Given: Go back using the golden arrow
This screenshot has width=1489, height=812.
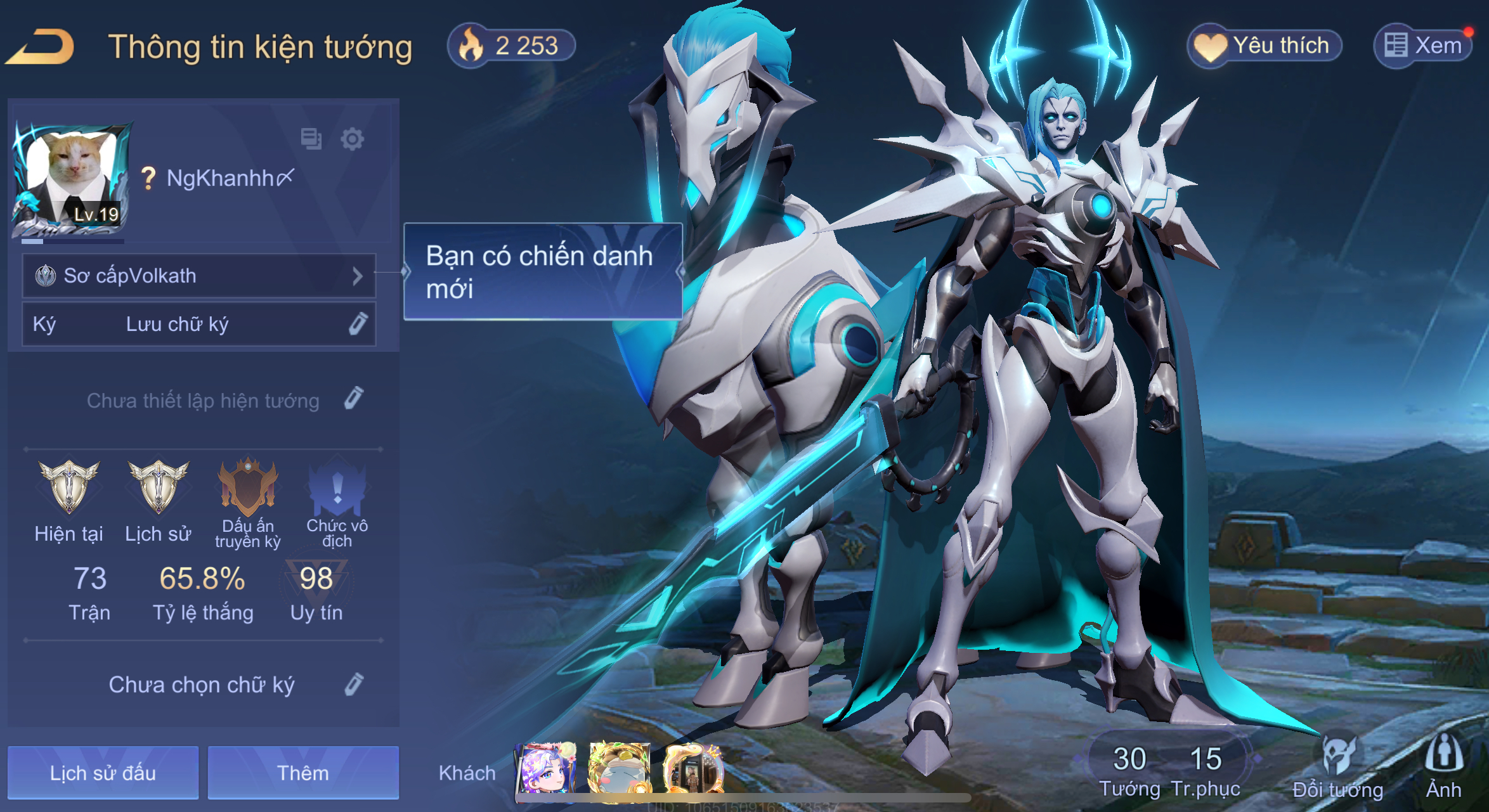Looking at the screenshot, I should click(41, 47).
